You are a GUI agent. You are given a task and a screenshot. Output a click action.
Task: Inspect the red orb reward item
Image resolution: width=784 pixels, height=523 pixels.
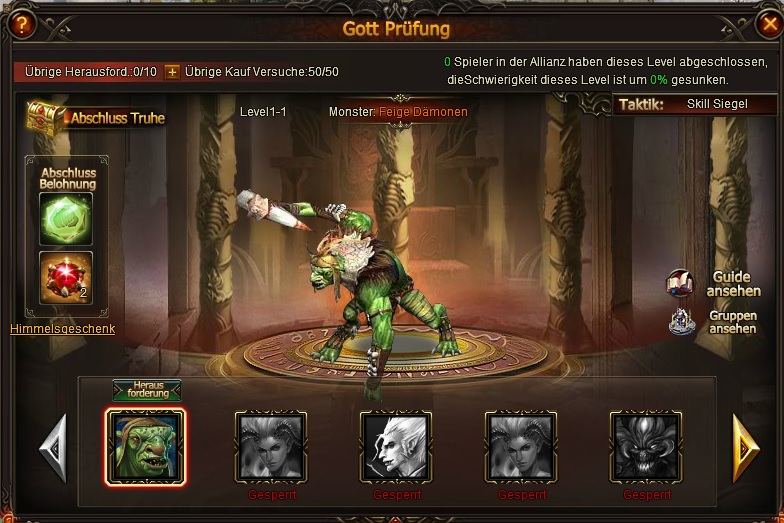[66, 277]
